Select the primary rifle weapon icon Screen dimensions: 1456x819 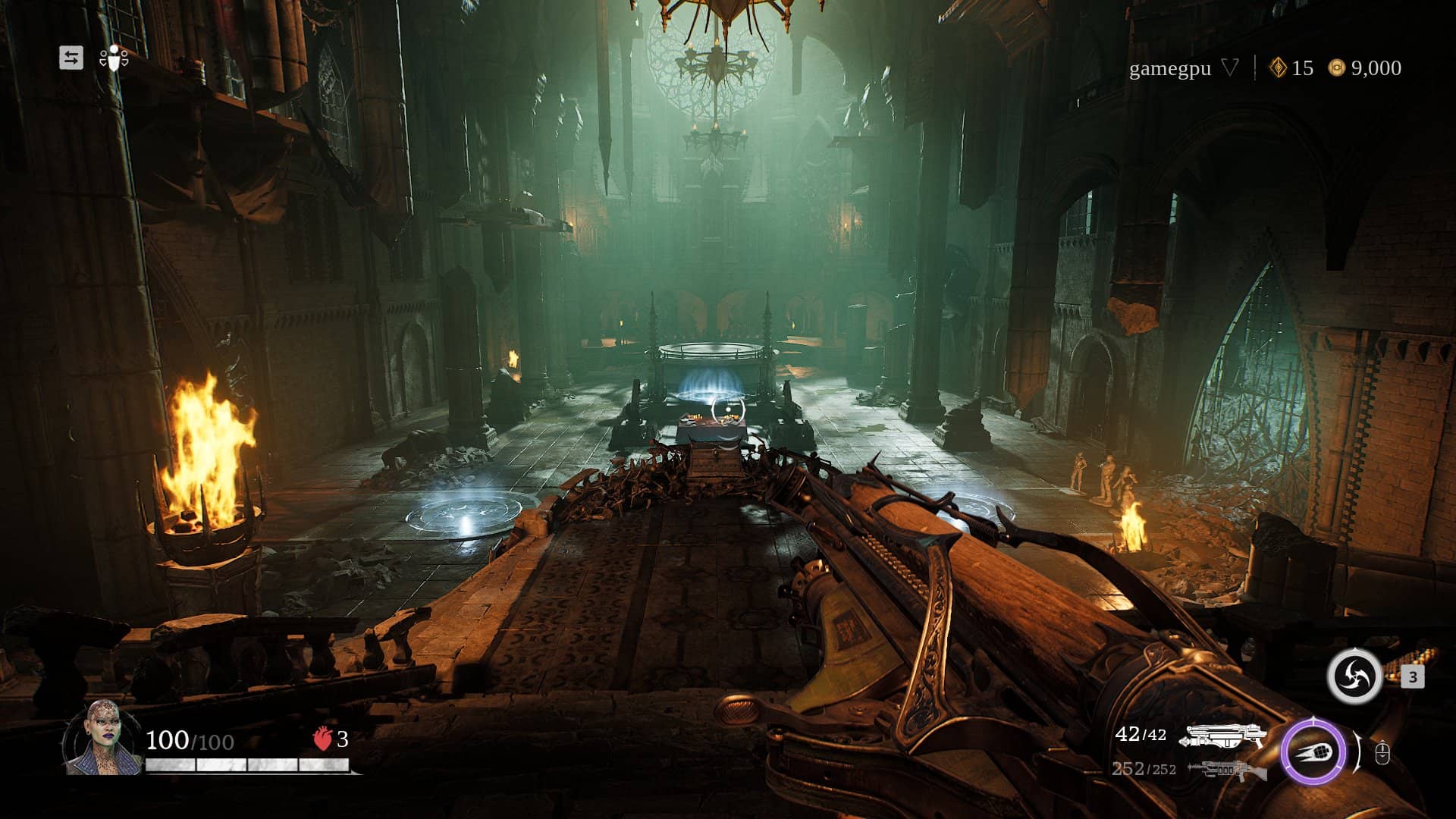(1225, 736)
